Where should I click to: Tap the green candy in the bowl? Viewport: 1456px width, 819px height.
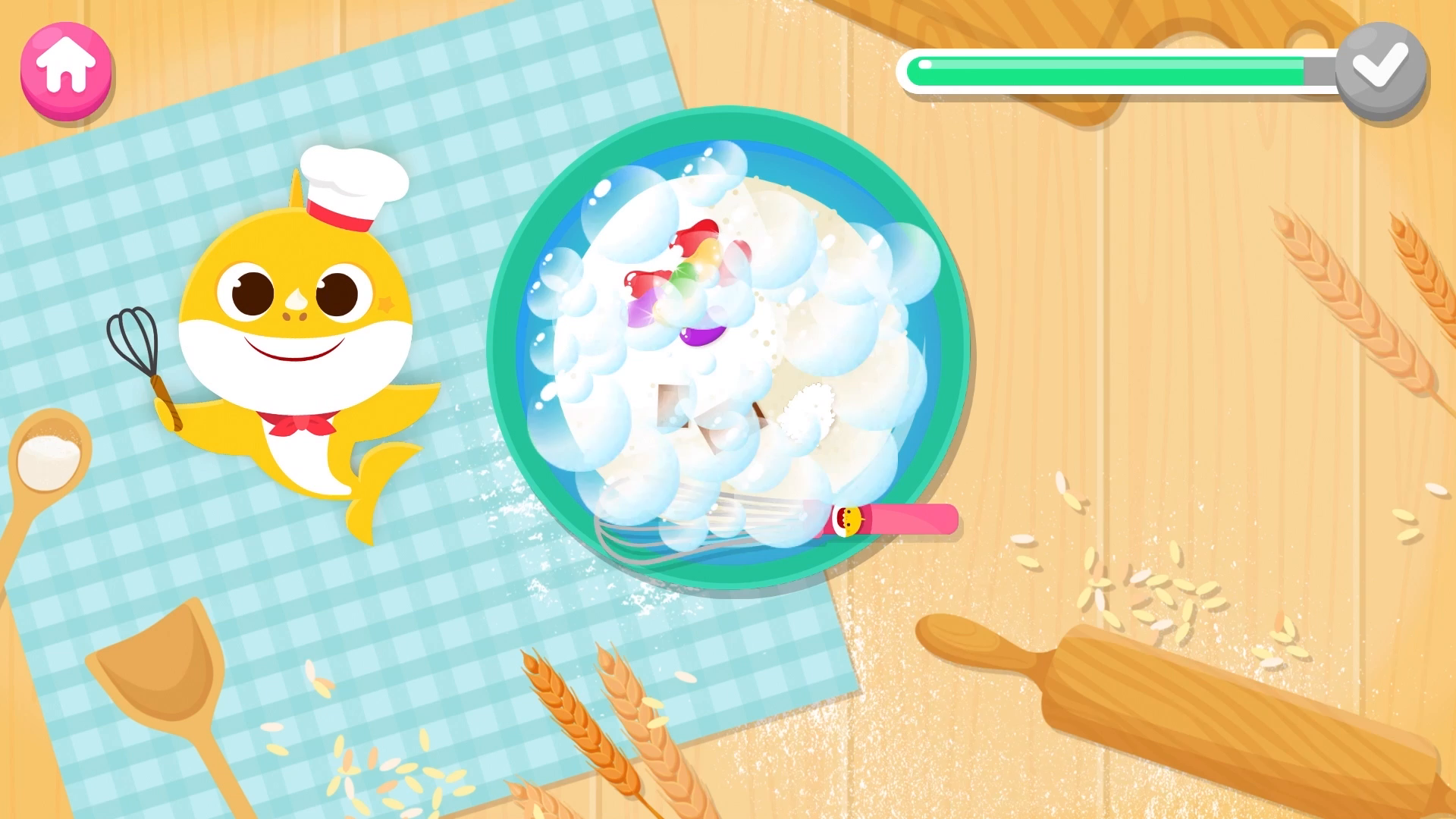tap(686, 273)
